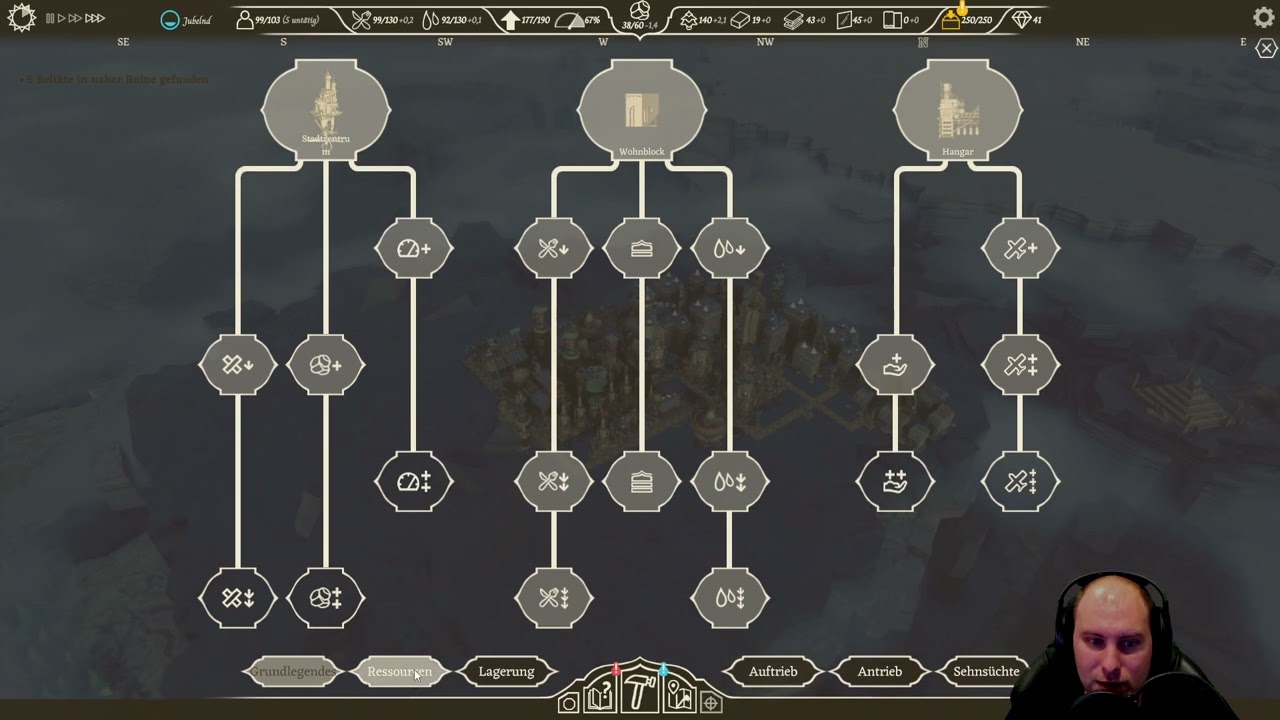Show the Sehnsüchte category tab
The height and width of the screenshot is (720, 1280).
pyautogui.click(x=986, y=671)
